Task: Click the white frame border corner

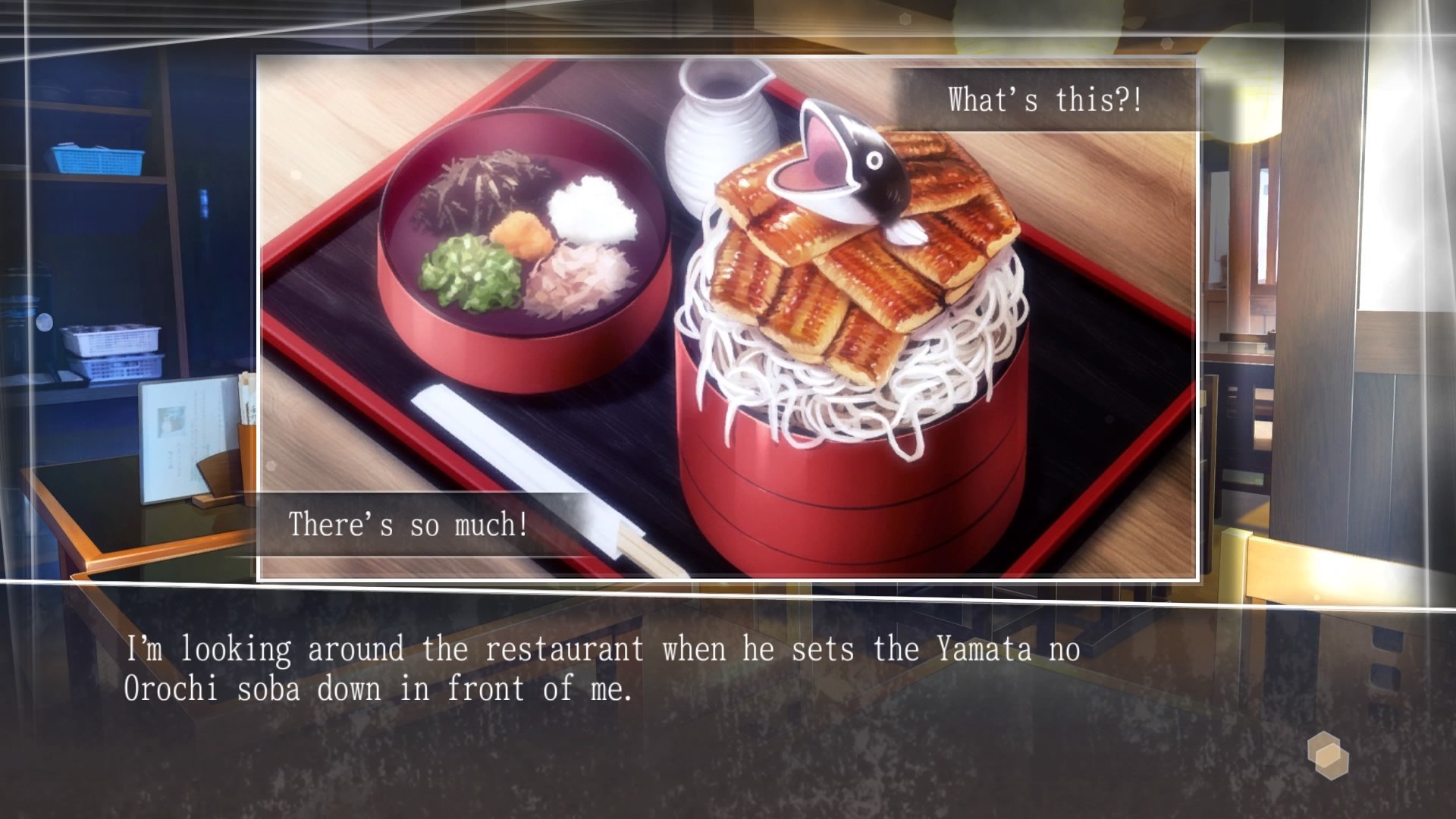Action: pos(258,53)
